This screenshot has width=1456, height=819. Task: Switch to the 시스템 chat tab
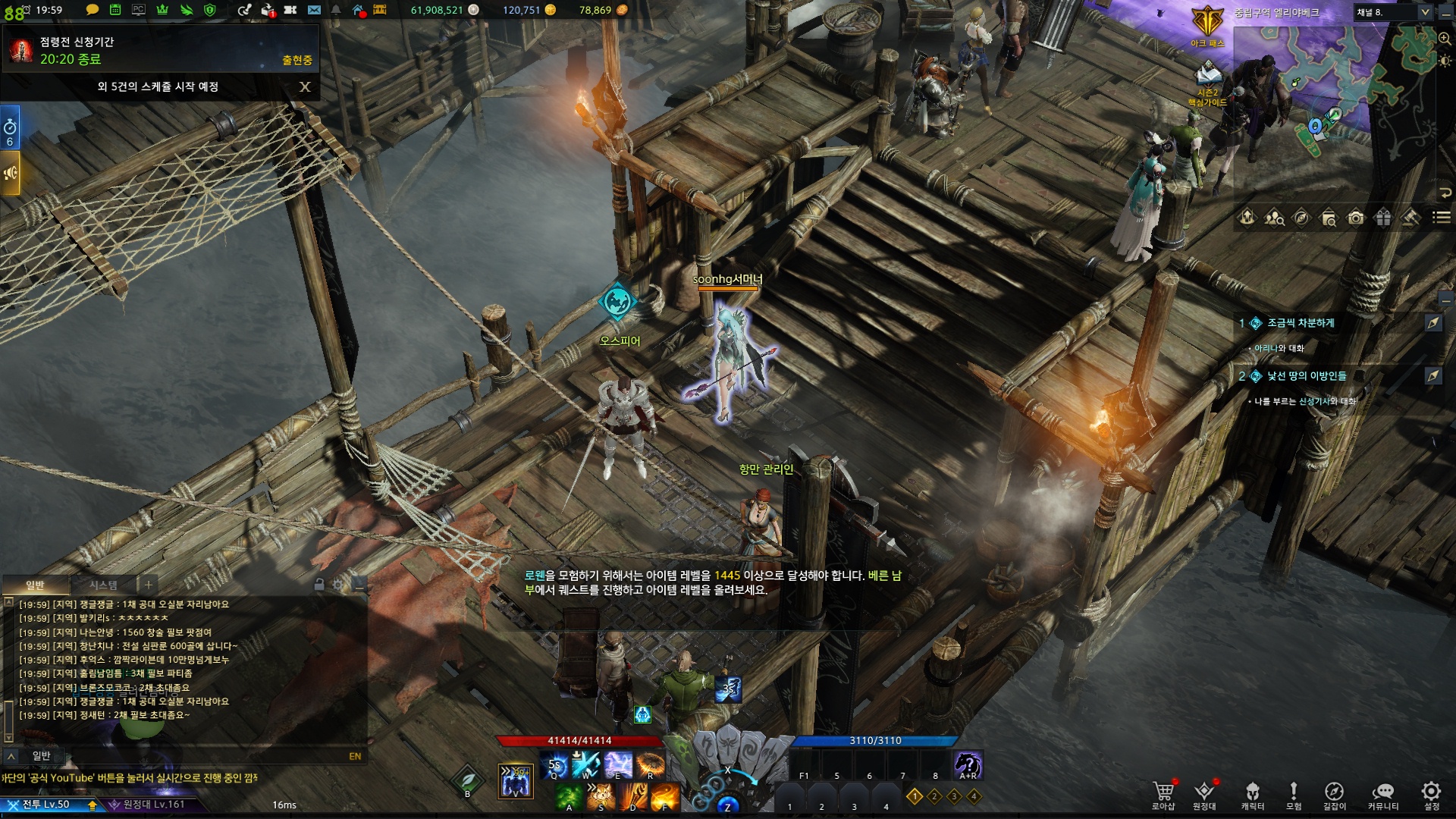pyautogui.click(x=103, y=585)
